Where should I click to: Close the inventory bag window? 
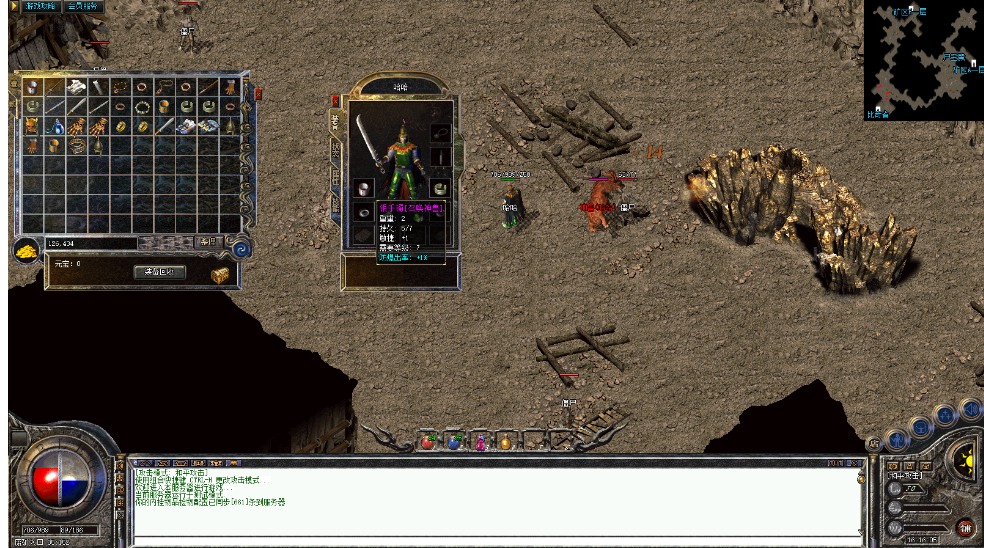coord(258,93)
